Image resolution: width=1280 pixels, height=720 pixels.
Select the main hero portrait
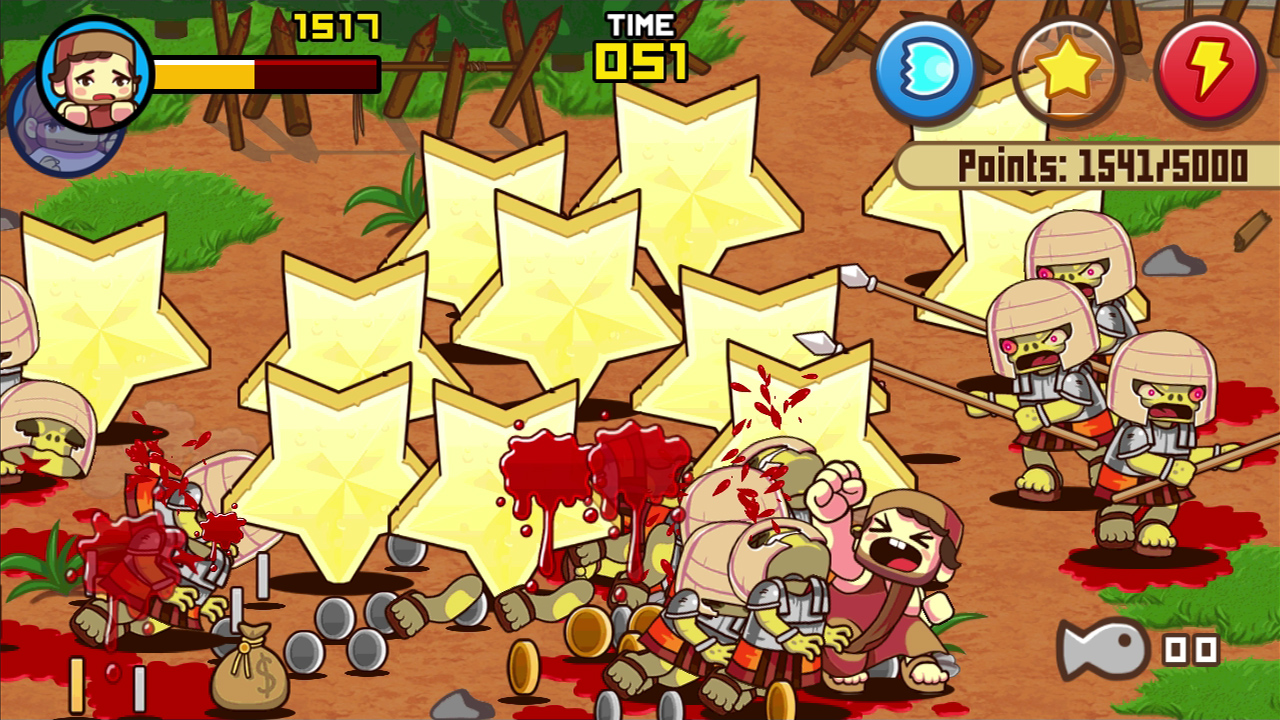(95, 74)
